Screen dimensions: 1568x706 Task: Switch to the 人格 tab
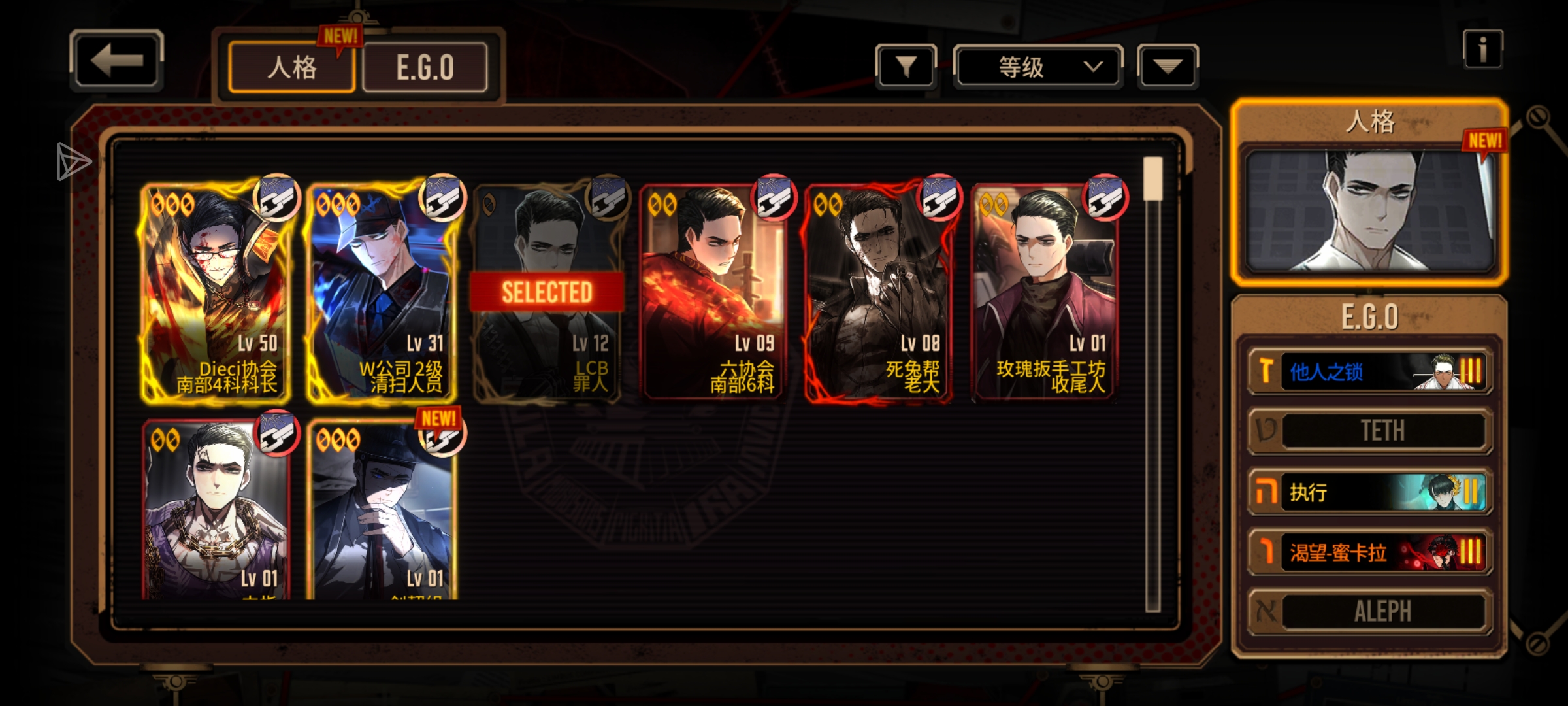[291, 68]
